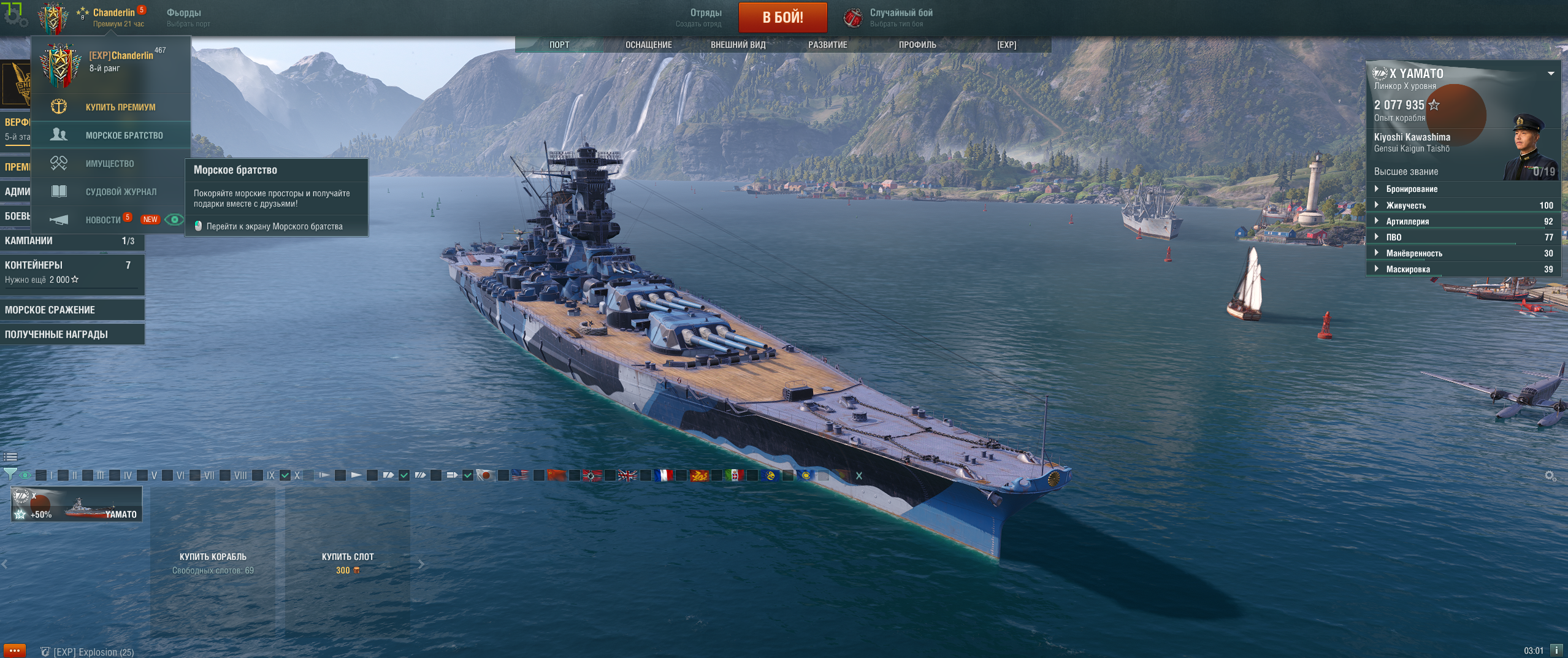Show the НОВОСТИ news entry
1568x658 pixels.
pyautogui.click(x=102, y=220)
